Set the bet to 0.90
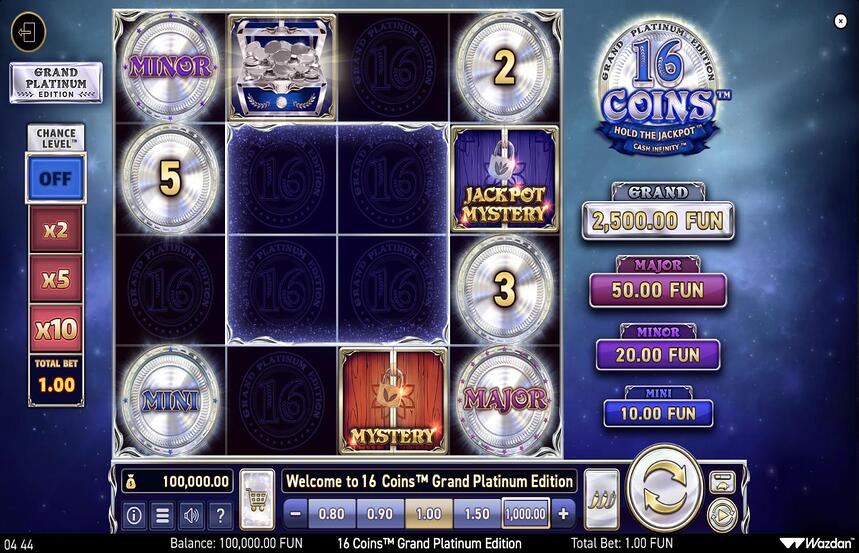859x553 pixels. [379, 514]
